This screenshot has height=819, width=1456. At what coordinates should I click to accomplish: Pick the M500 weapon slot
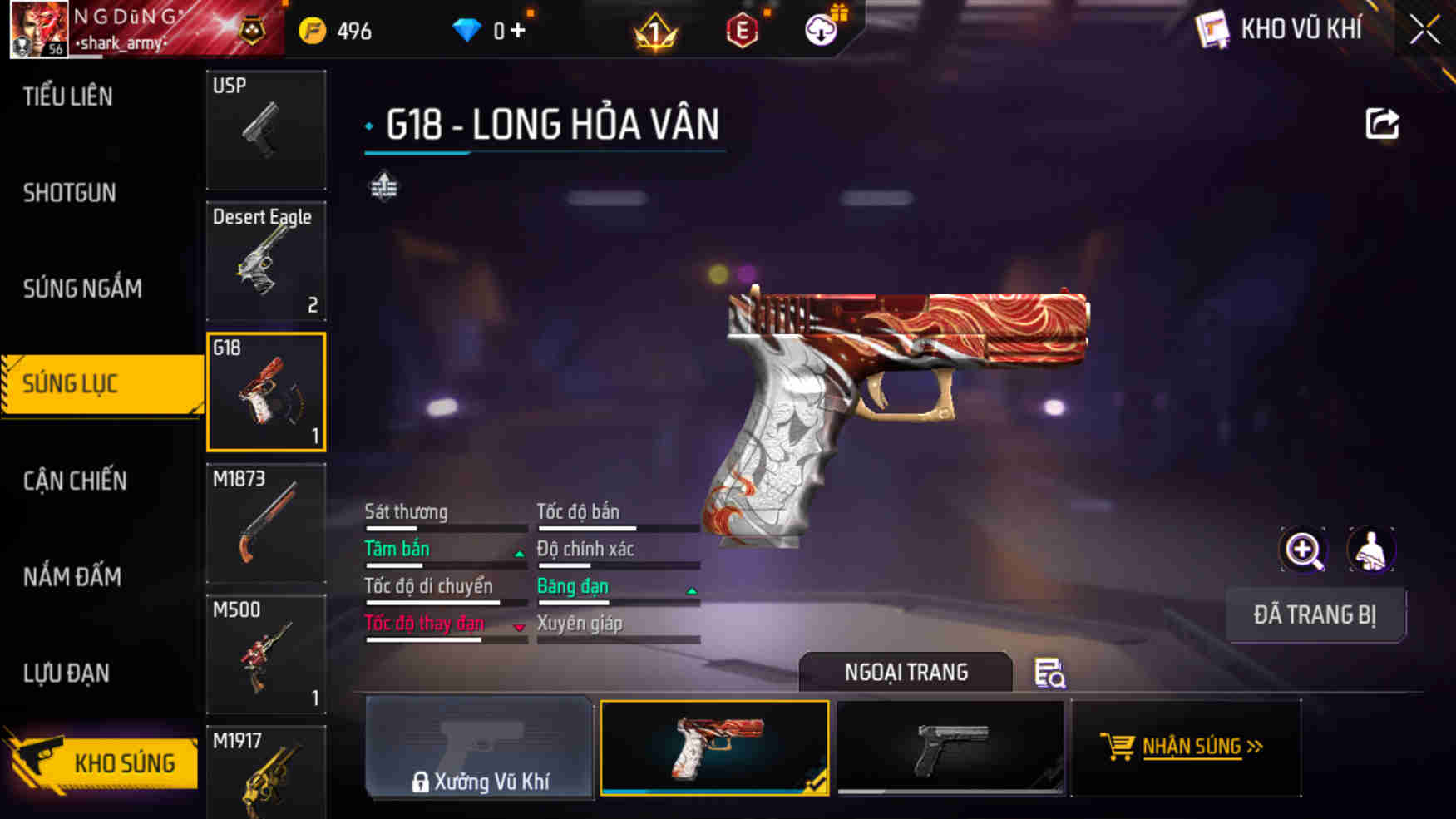tap(266, 654)
